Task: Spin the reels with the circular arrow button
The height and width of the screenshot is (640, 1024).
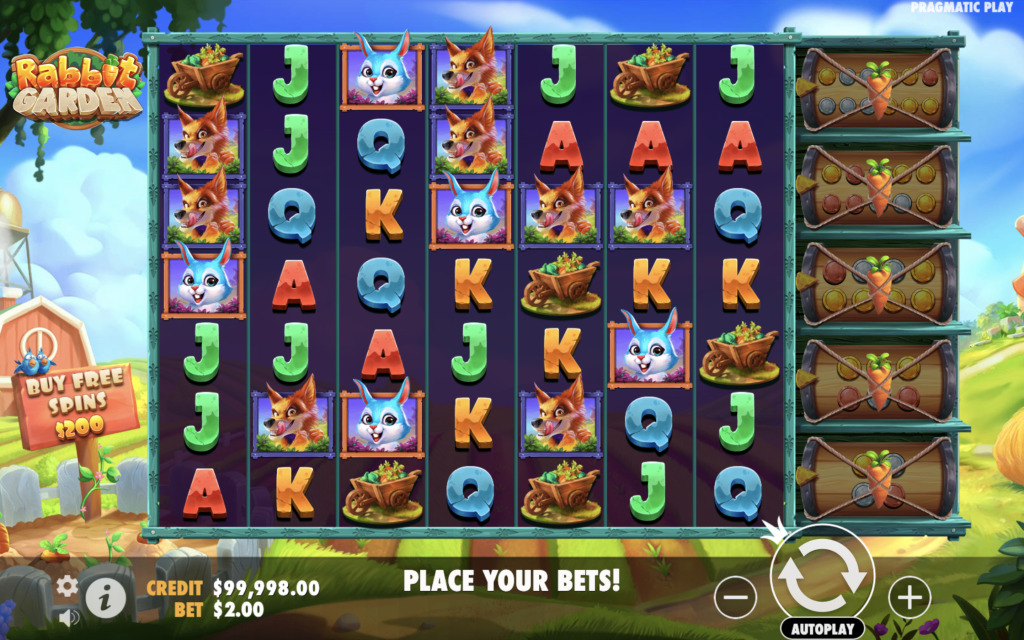Action: point(822,574)
